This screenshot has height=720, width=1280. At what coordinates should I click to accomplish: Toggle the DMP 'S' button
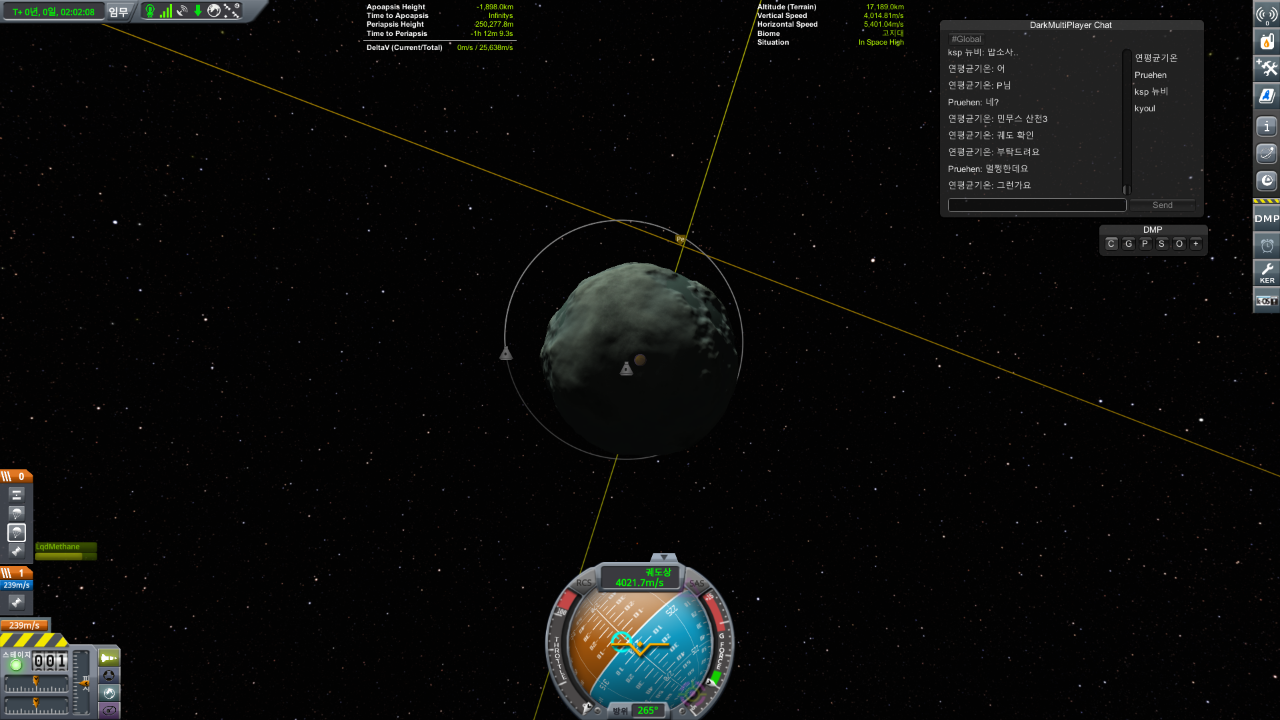point(1162,244)
